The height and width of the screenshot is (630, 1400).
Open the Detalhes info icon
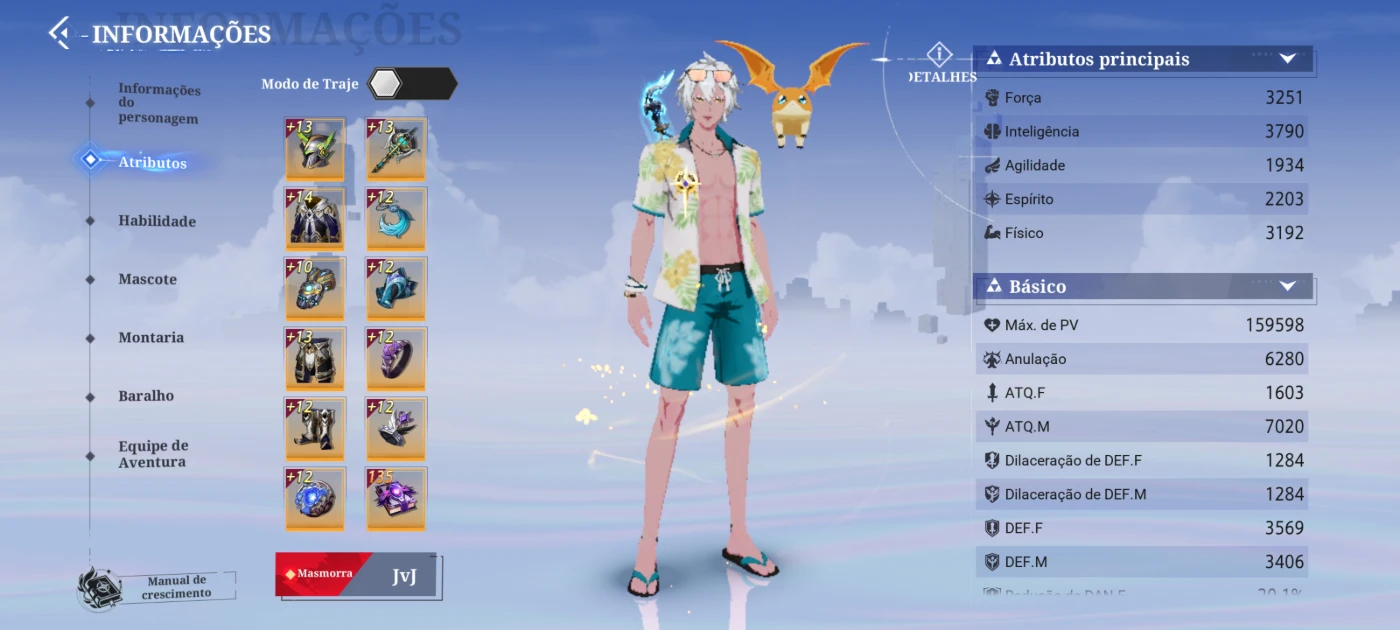coord(939,56)
